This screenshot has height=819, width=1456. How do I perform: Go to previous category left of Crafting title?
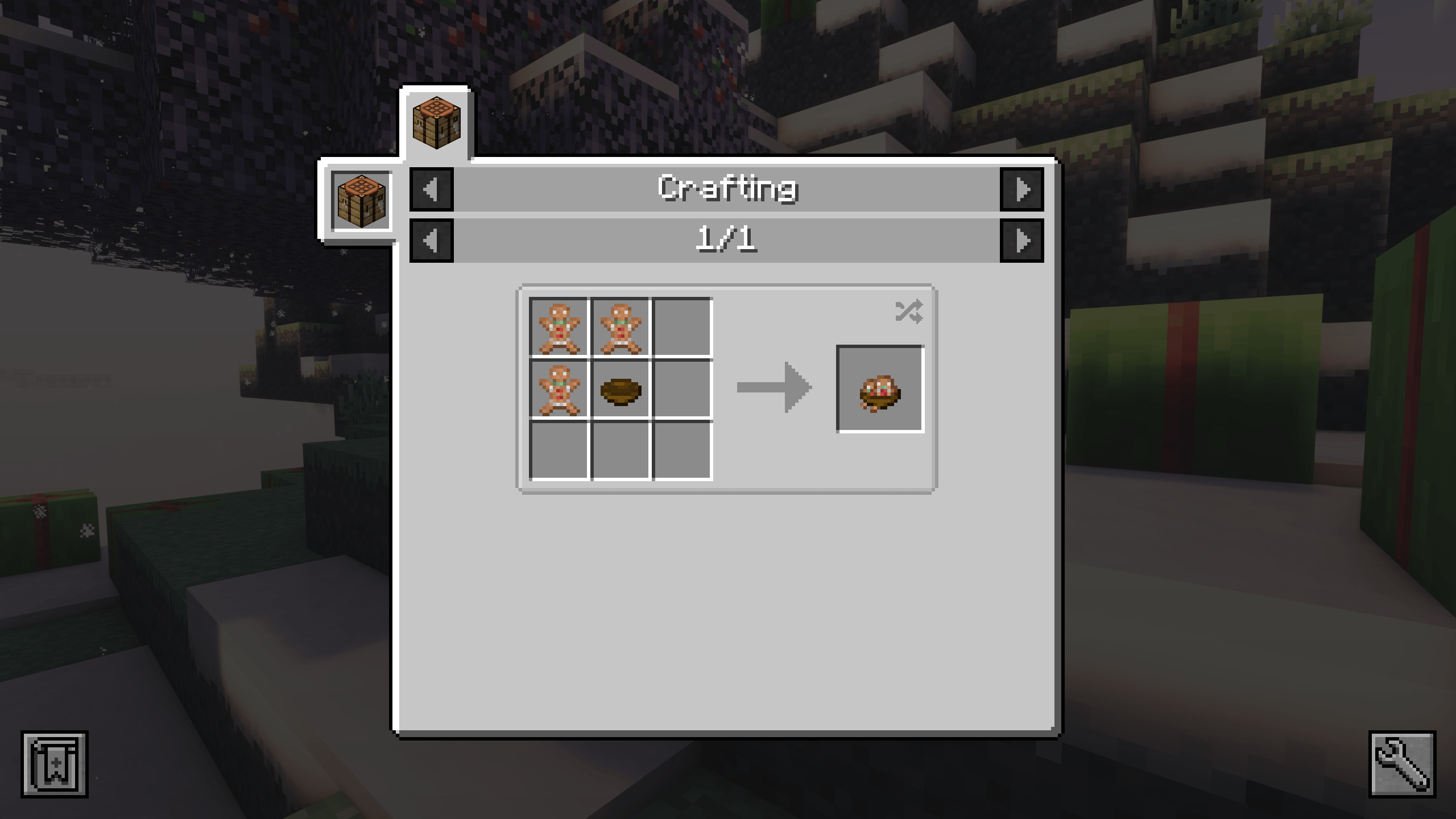pyautogui.click(x=432, y=189)
